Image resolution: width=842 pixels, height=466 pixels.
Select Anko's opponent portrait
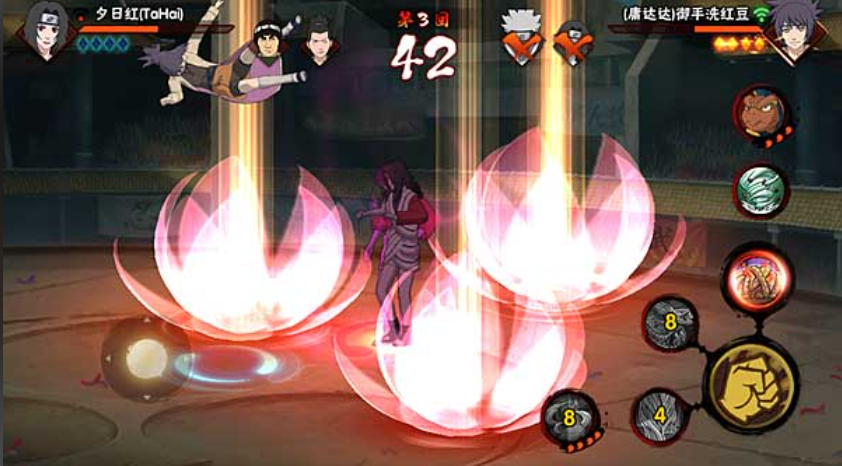[x=795, y=33]
